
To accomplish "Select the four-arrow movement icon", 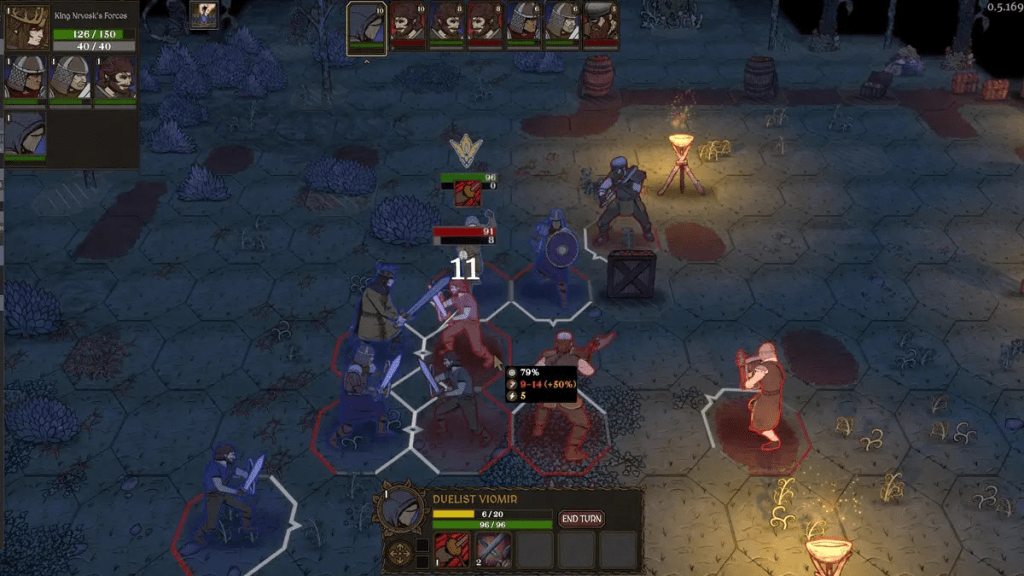I will 401,552.
